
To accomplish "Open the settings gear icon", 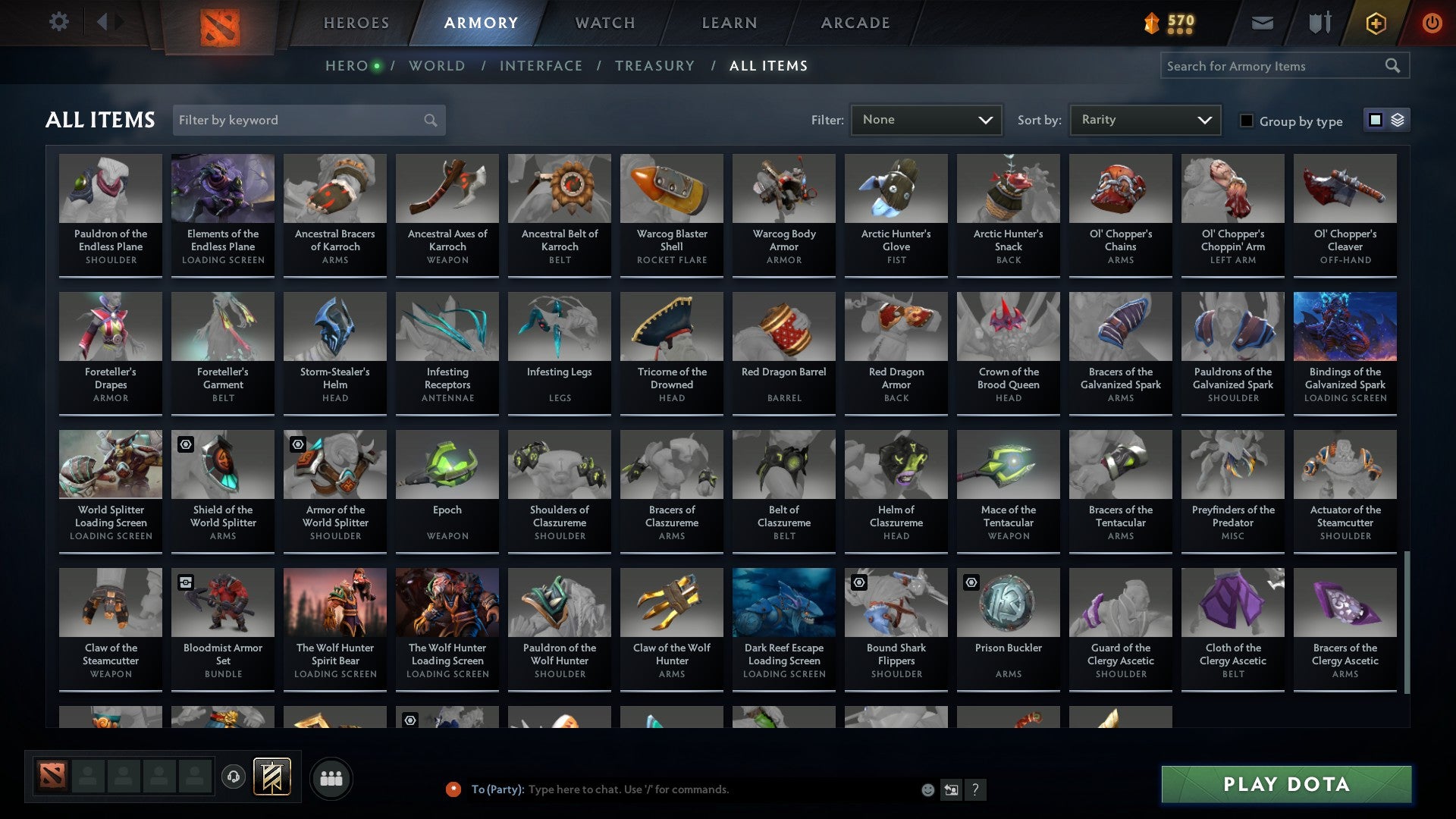I will [58, 22].
